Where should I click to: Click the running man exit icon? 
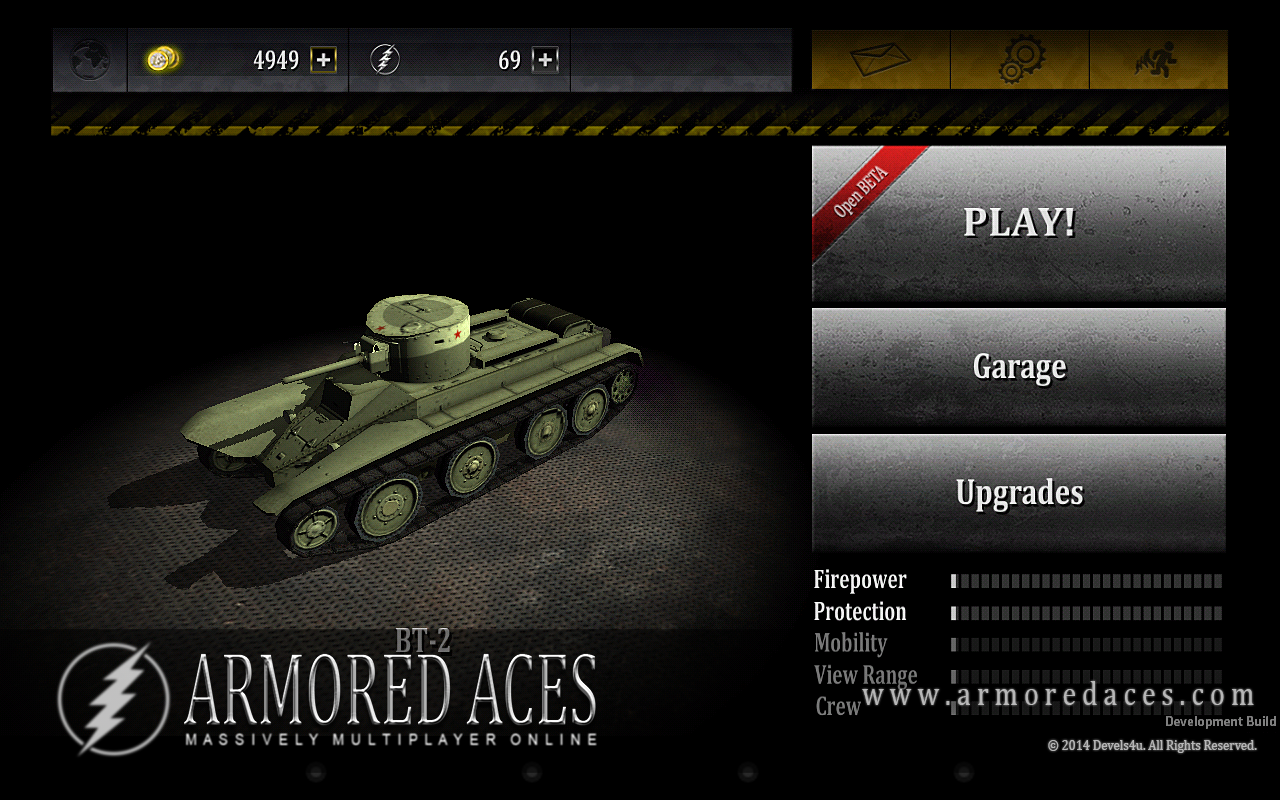[1157, 60]
